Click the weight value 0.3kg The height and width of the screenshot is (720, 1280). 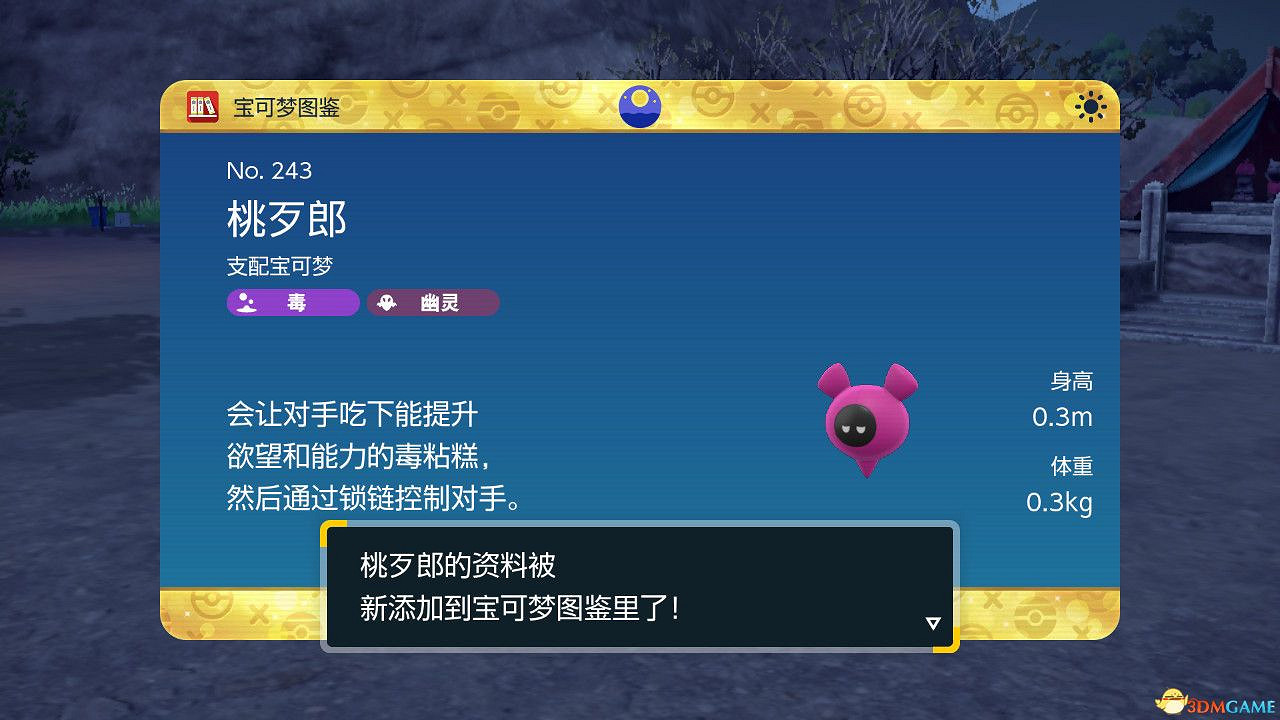[1058, 503]
